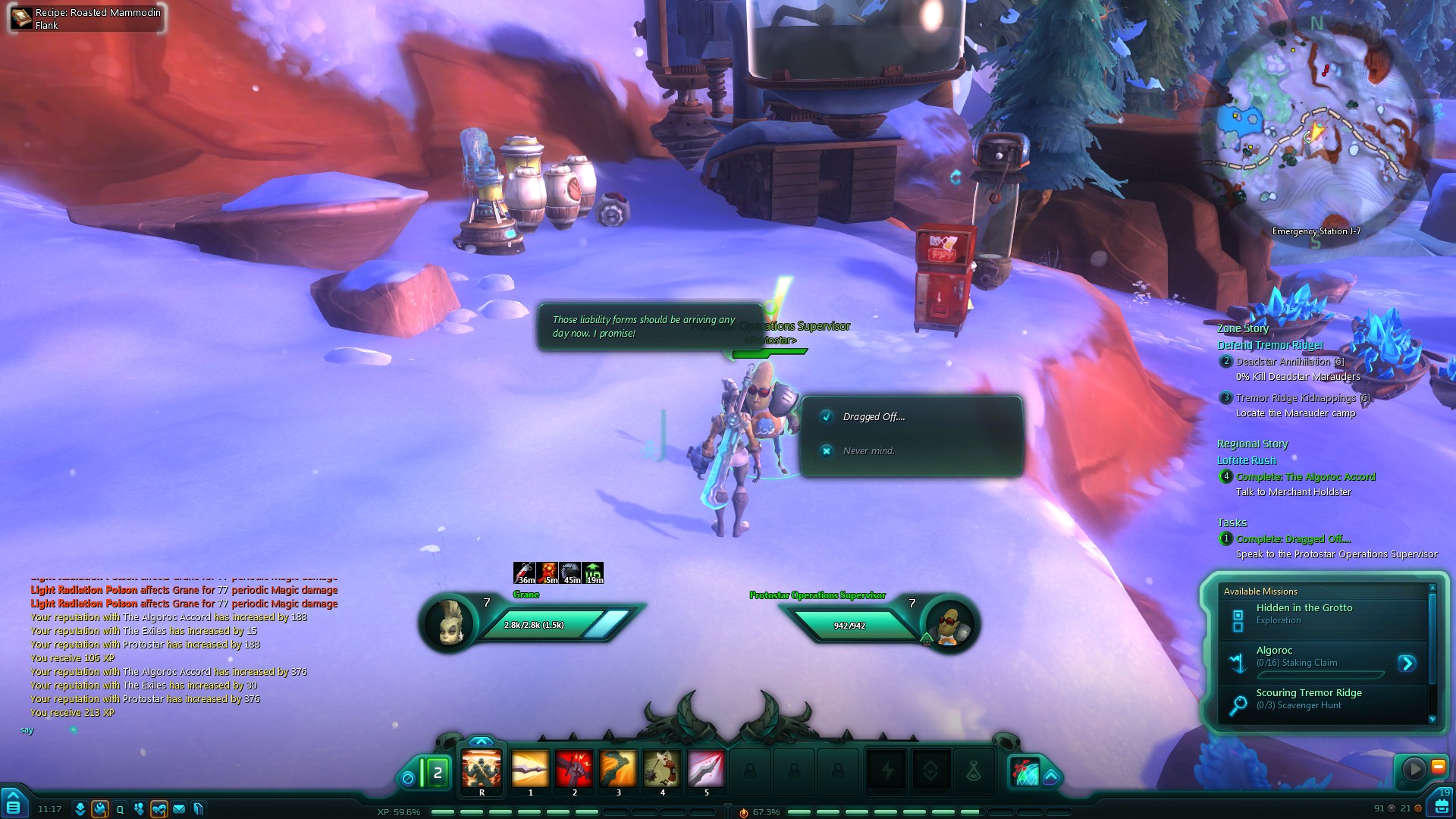Activate the R slot innate ability
Viewport: 1456px width, 819px height.
click(x=482, y=769)
